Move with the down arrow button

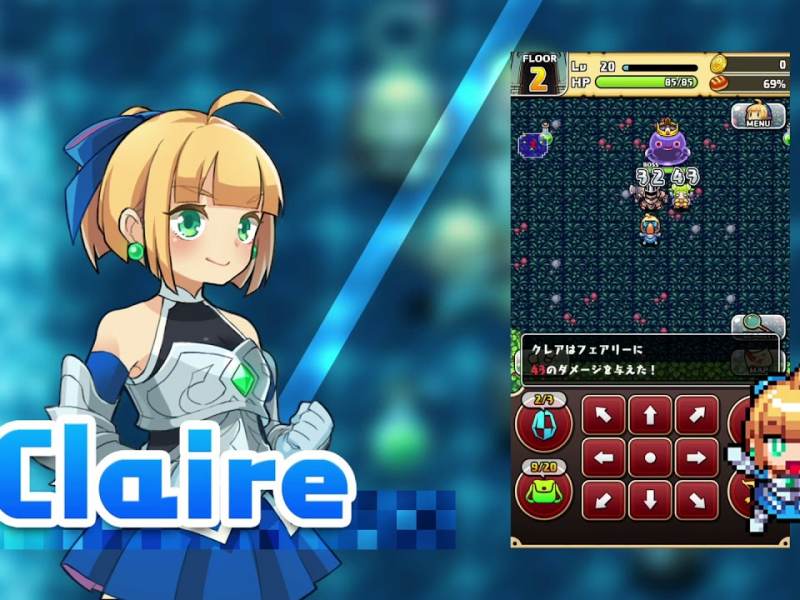[650, 499]
